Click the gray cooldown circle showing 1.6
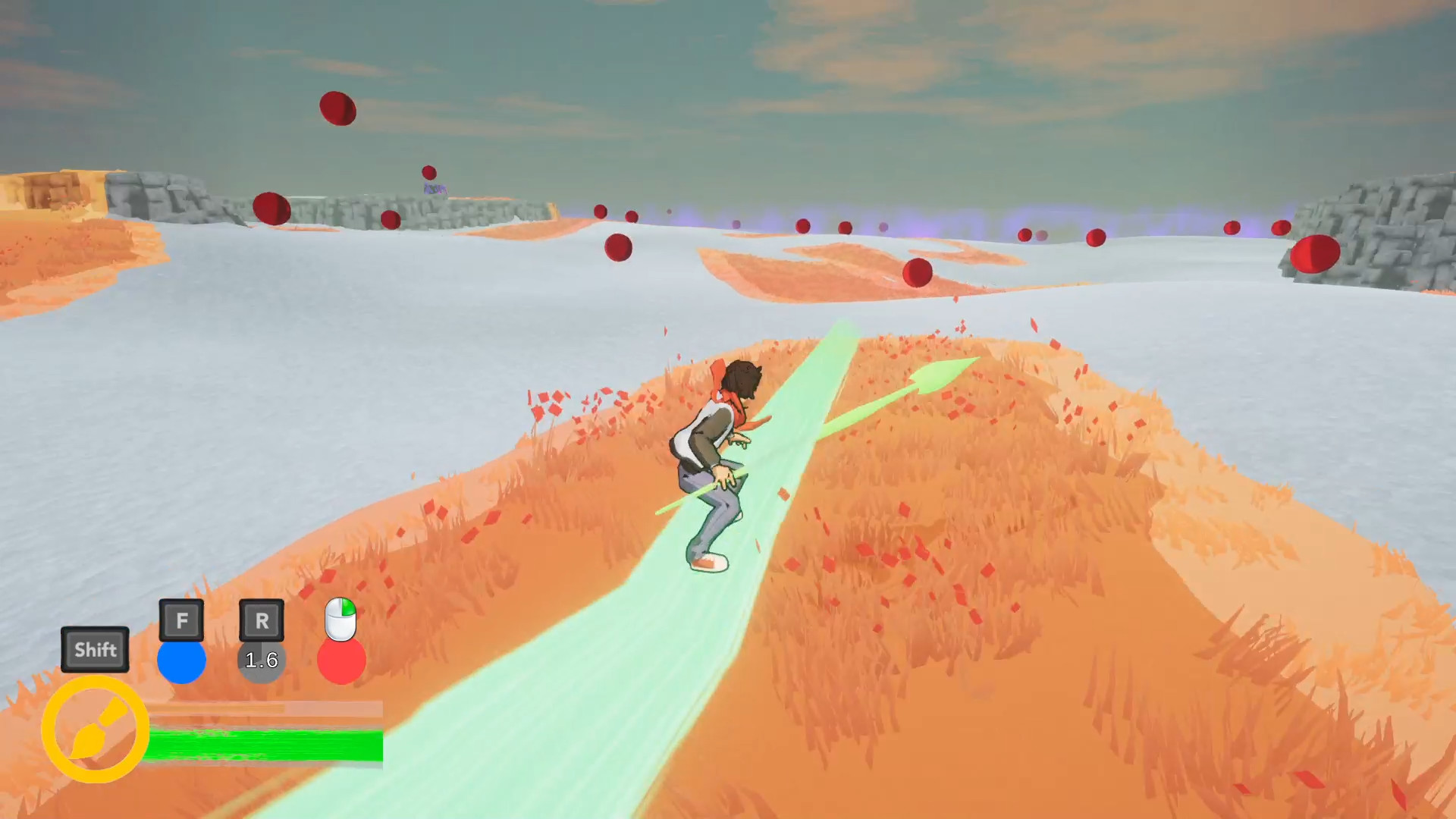Screen dimensions: 1456x819 click(x=262, y=661)
